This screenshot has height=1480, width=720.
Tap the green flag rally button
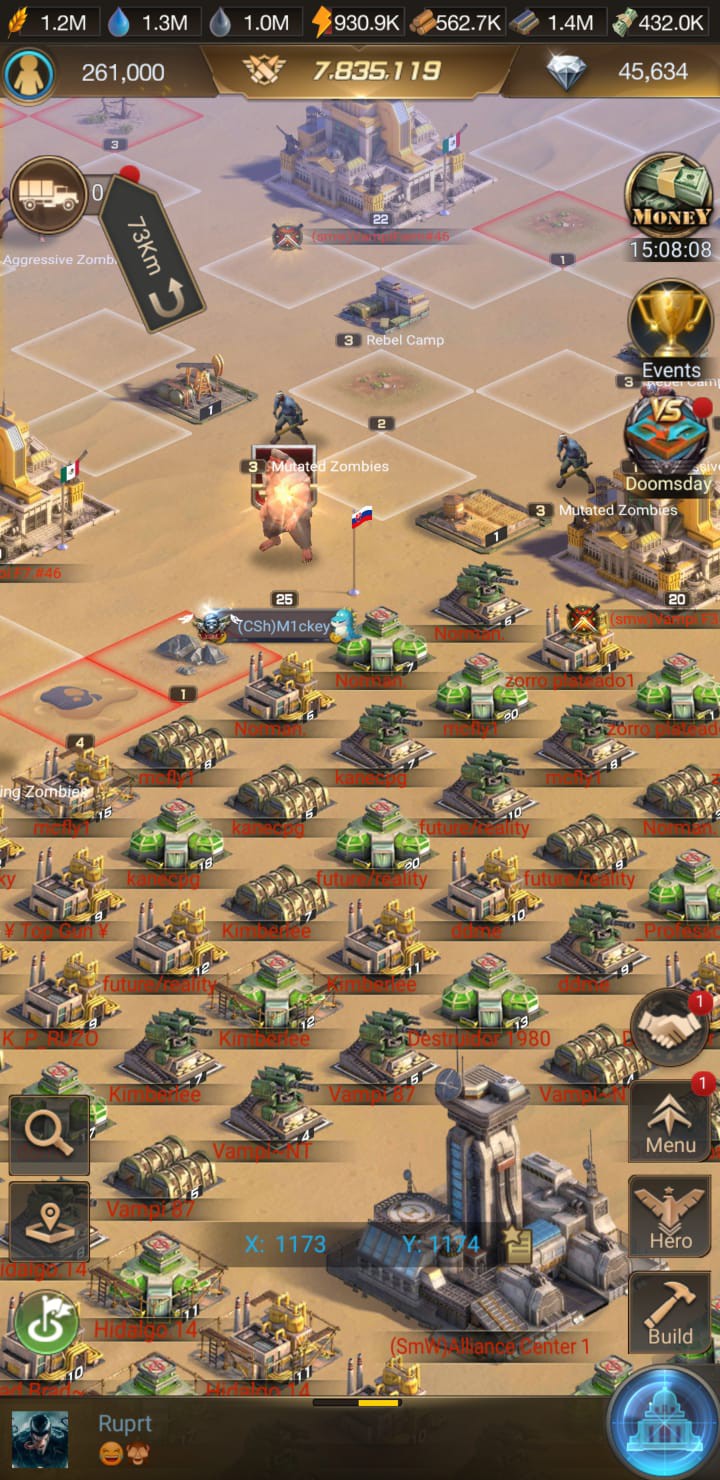(x=47, y=1323)
